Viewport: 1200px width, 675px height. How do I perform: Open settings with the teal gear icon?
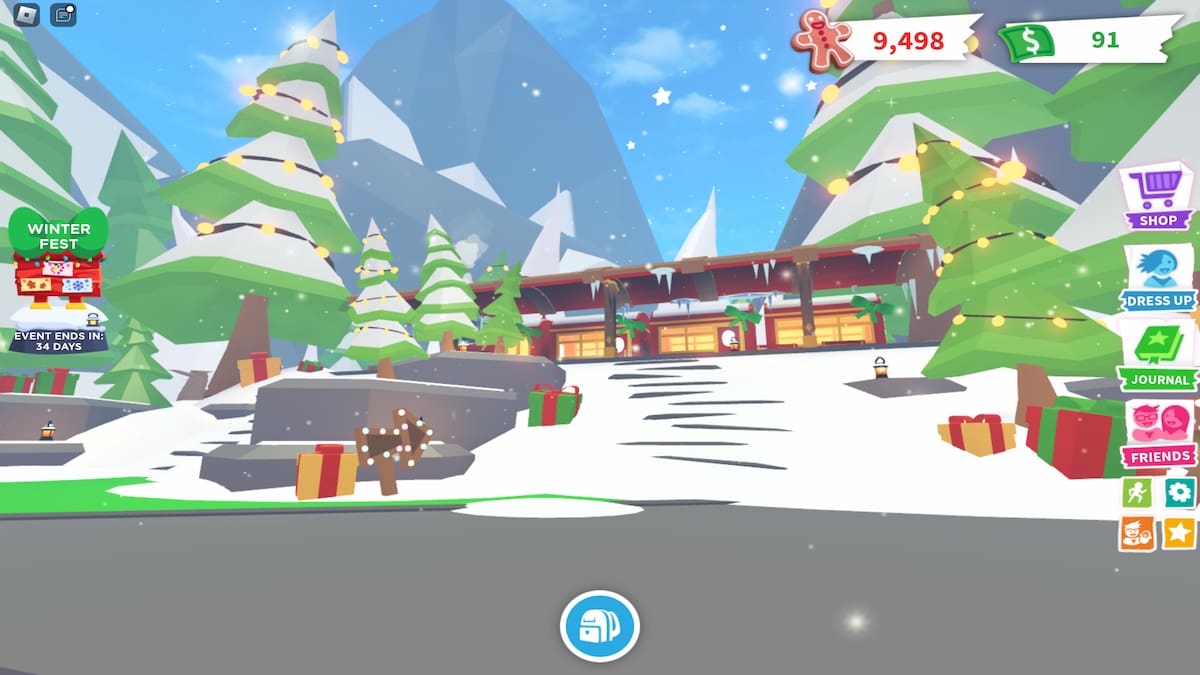tap(1179, 492)
